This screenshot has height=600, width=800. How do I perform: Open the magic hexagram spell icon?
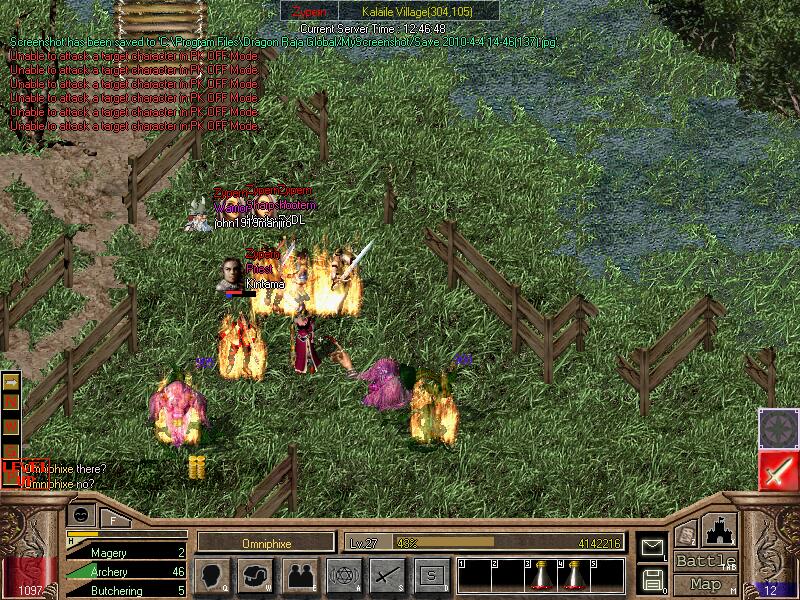[343, 575]
